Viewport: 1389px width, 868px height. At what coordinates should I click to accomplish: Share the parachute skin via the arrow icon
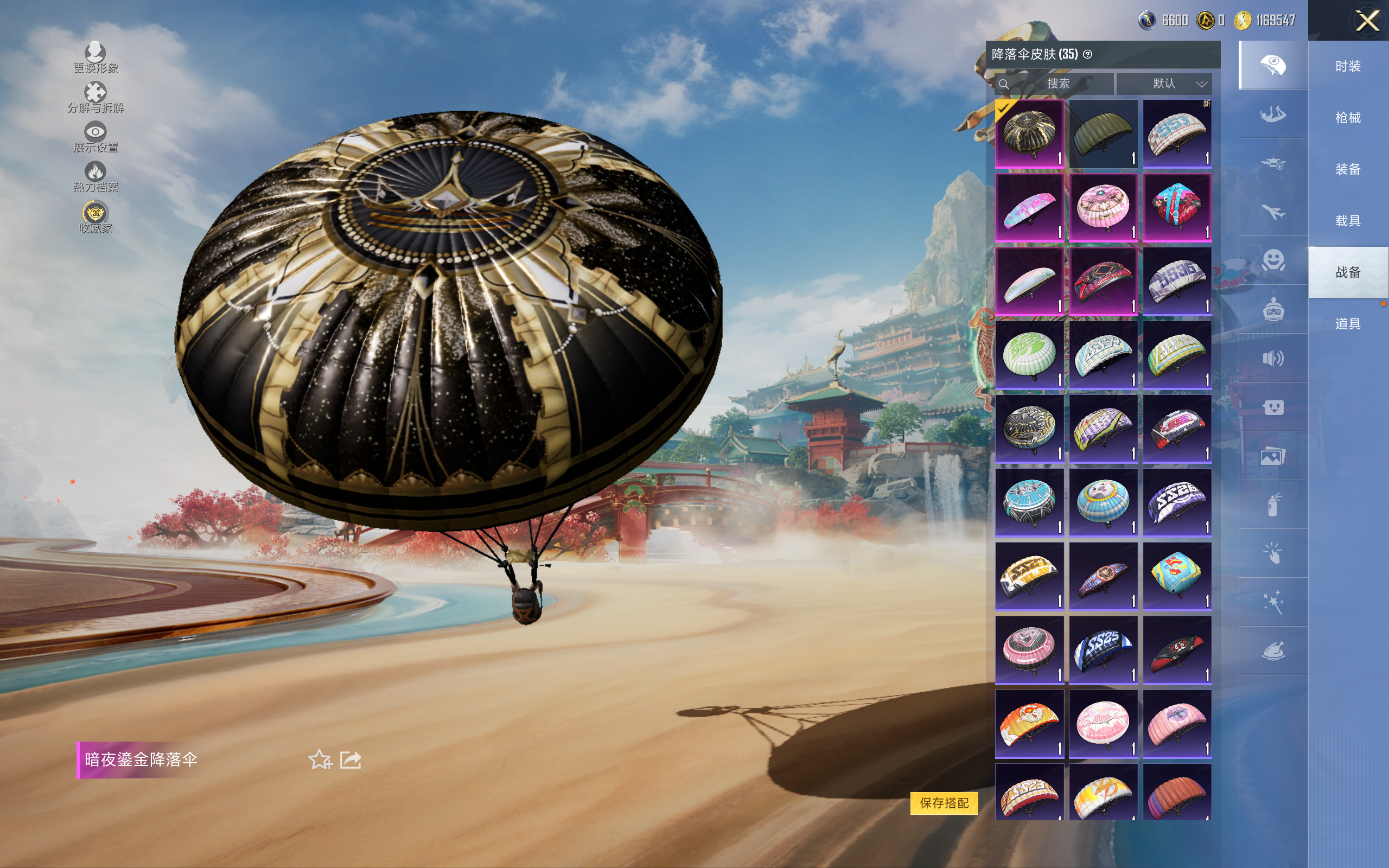(x=351, y=759)
